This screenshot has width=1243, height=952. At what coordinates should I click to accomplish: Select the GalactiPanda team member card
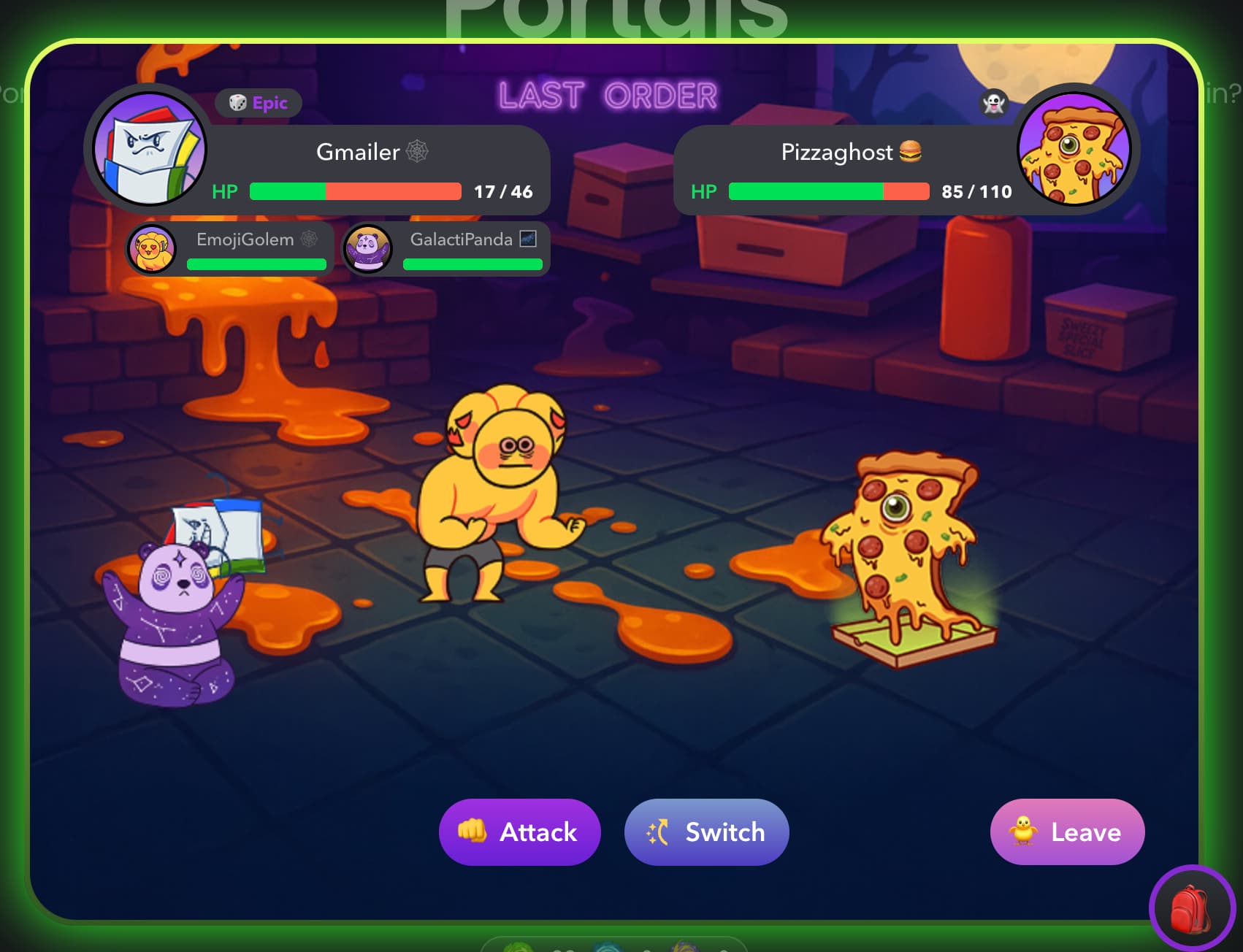point(446,249)
